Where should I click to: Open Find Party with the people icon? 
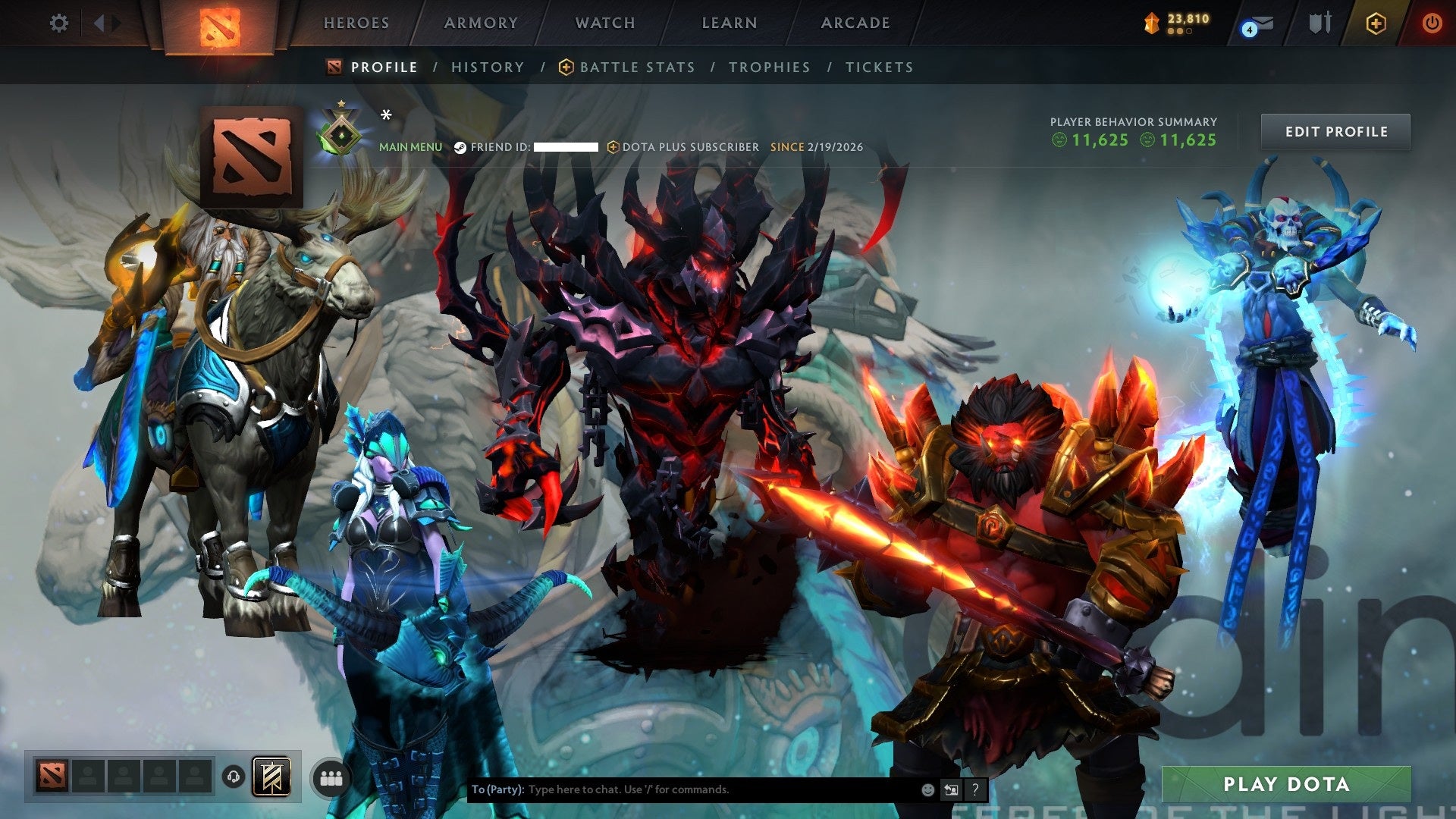tap(331, 777)
